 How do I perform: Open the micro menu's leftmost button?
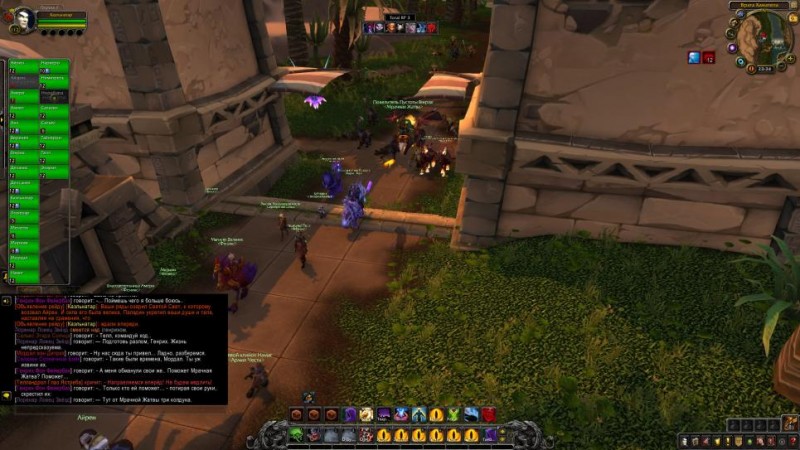pos(684,441)
